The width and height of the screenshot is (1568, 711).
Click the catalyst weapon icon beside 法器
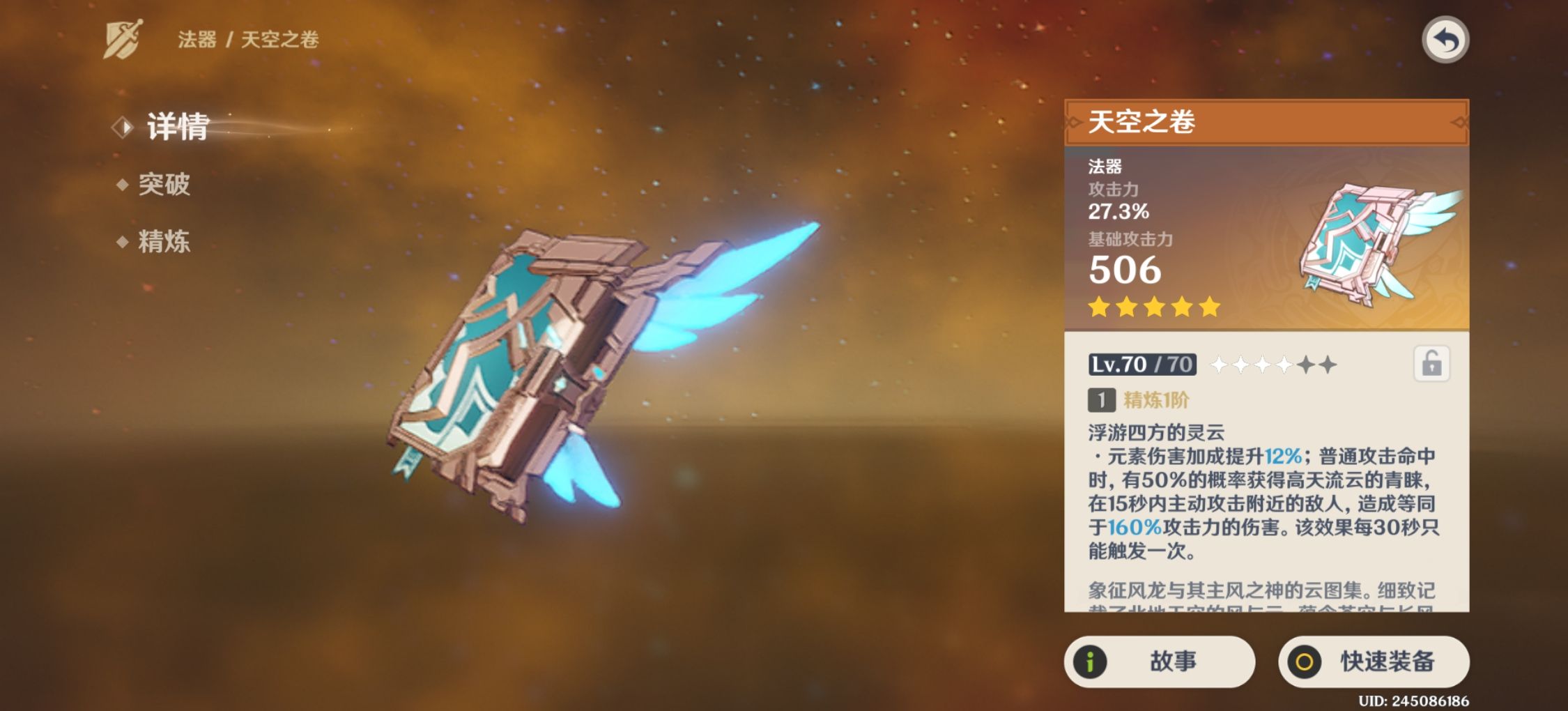click(123, 40)
